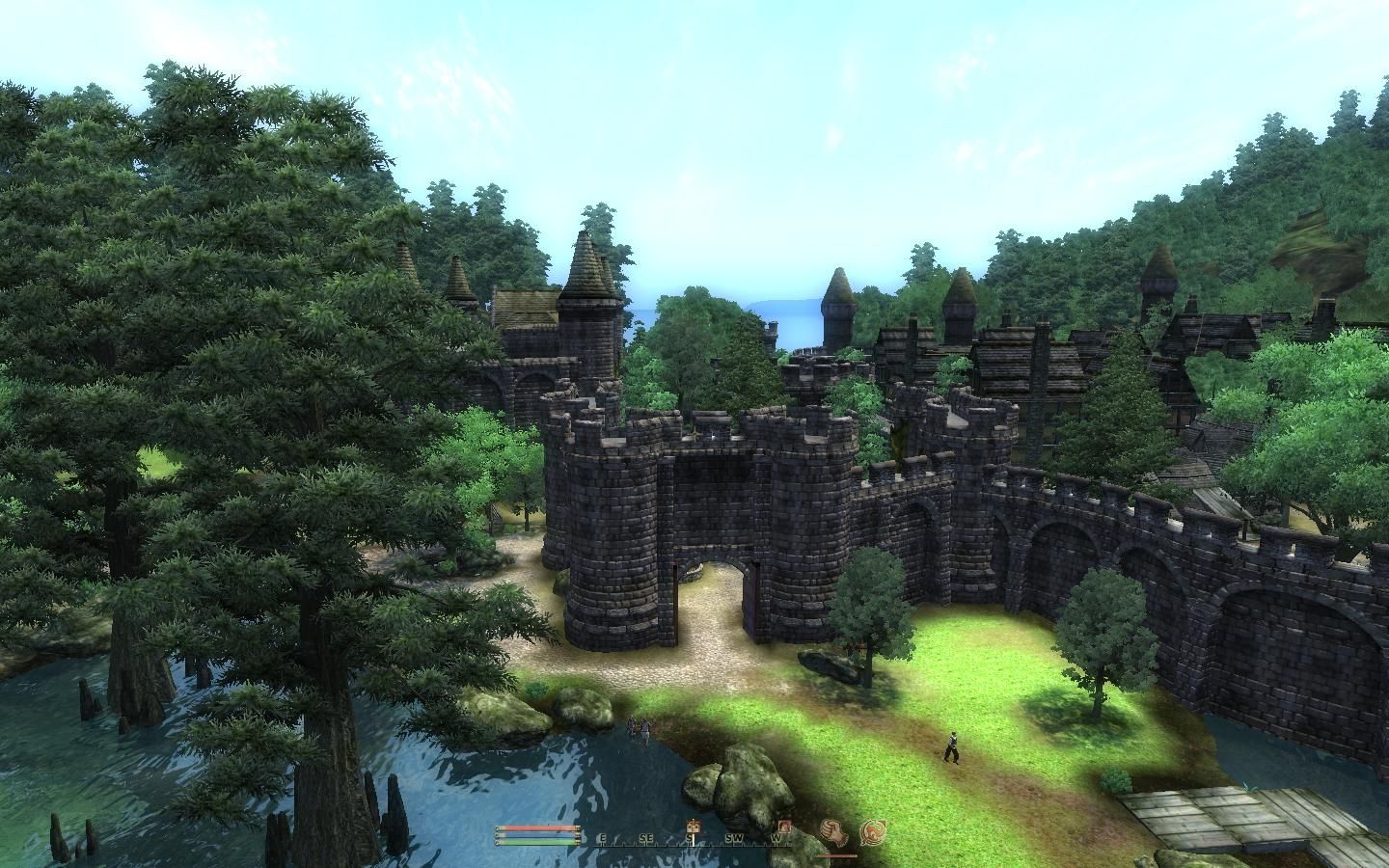Click the equipped weapon indicator
The image size is (1389, 868).
point(831,832)
